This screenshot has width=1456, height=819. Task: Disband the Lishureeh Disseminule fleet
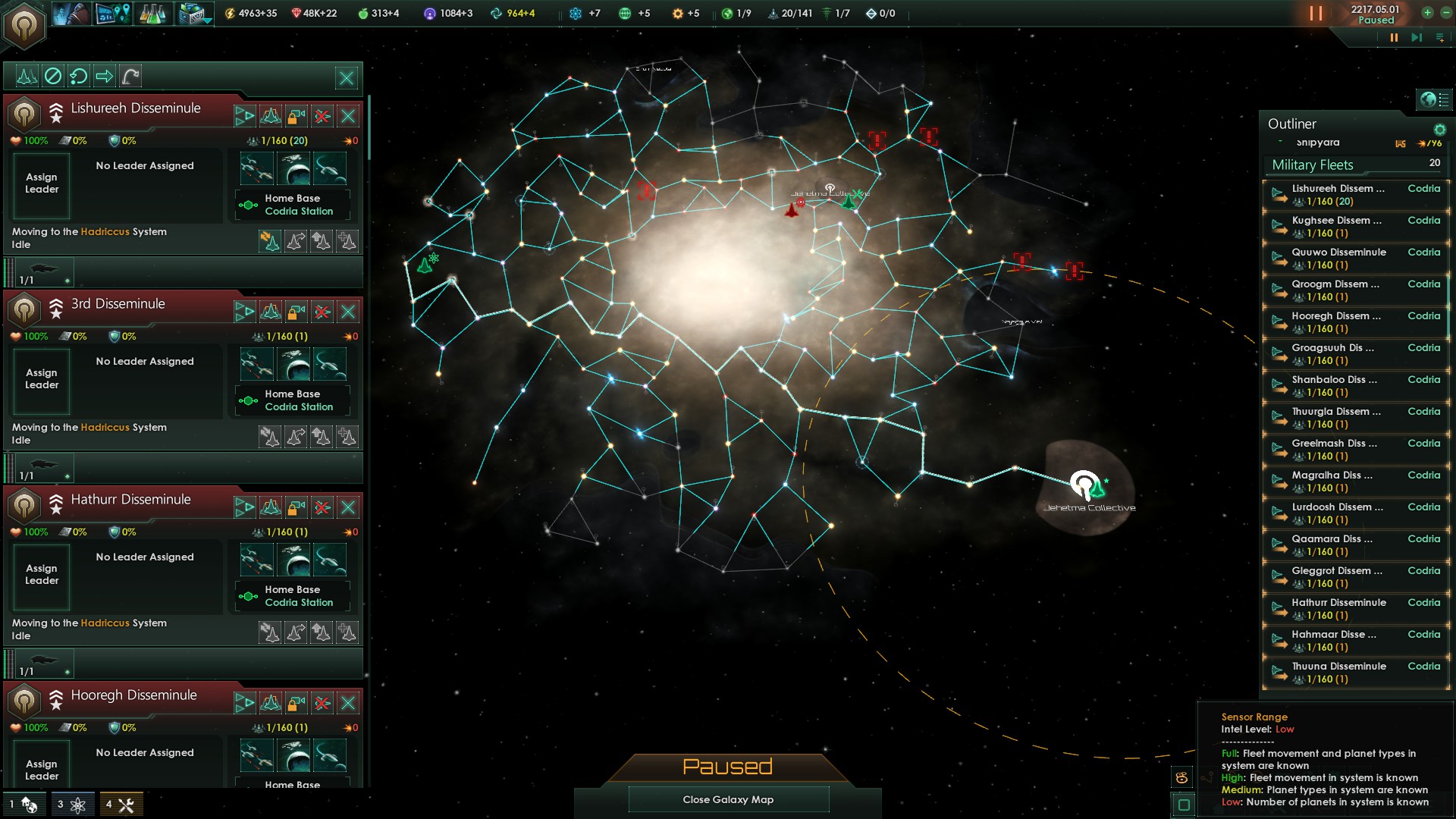point(322,116)
